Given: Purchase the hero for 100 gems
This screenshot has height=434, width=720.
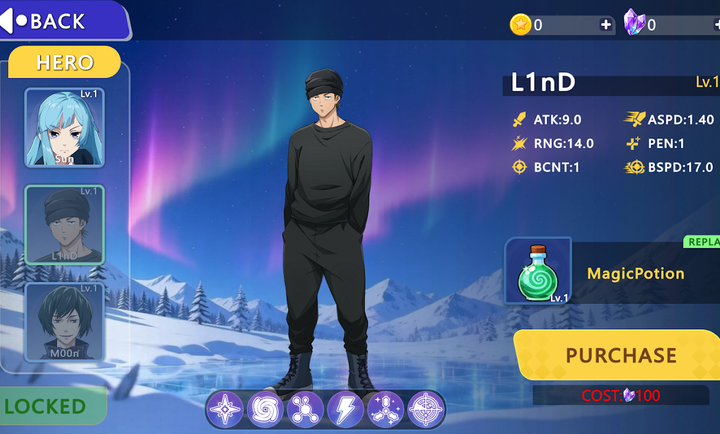Looking at the screenshot, I should pos(620,355).
